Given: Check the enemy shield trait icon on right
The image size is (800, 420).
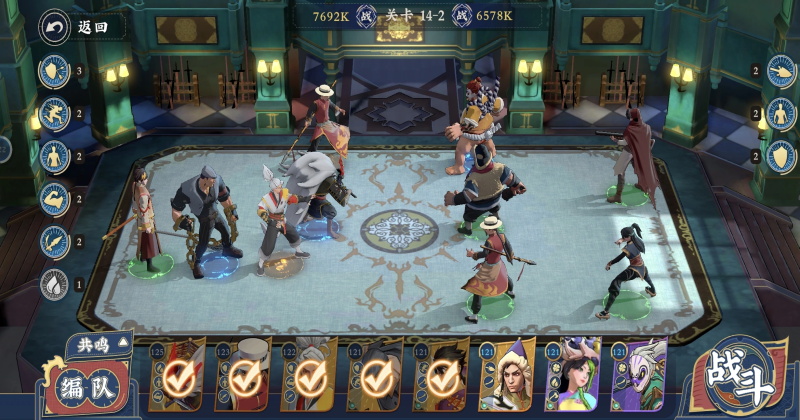Looking at the screenshot, I should click(x=781, y=156).
